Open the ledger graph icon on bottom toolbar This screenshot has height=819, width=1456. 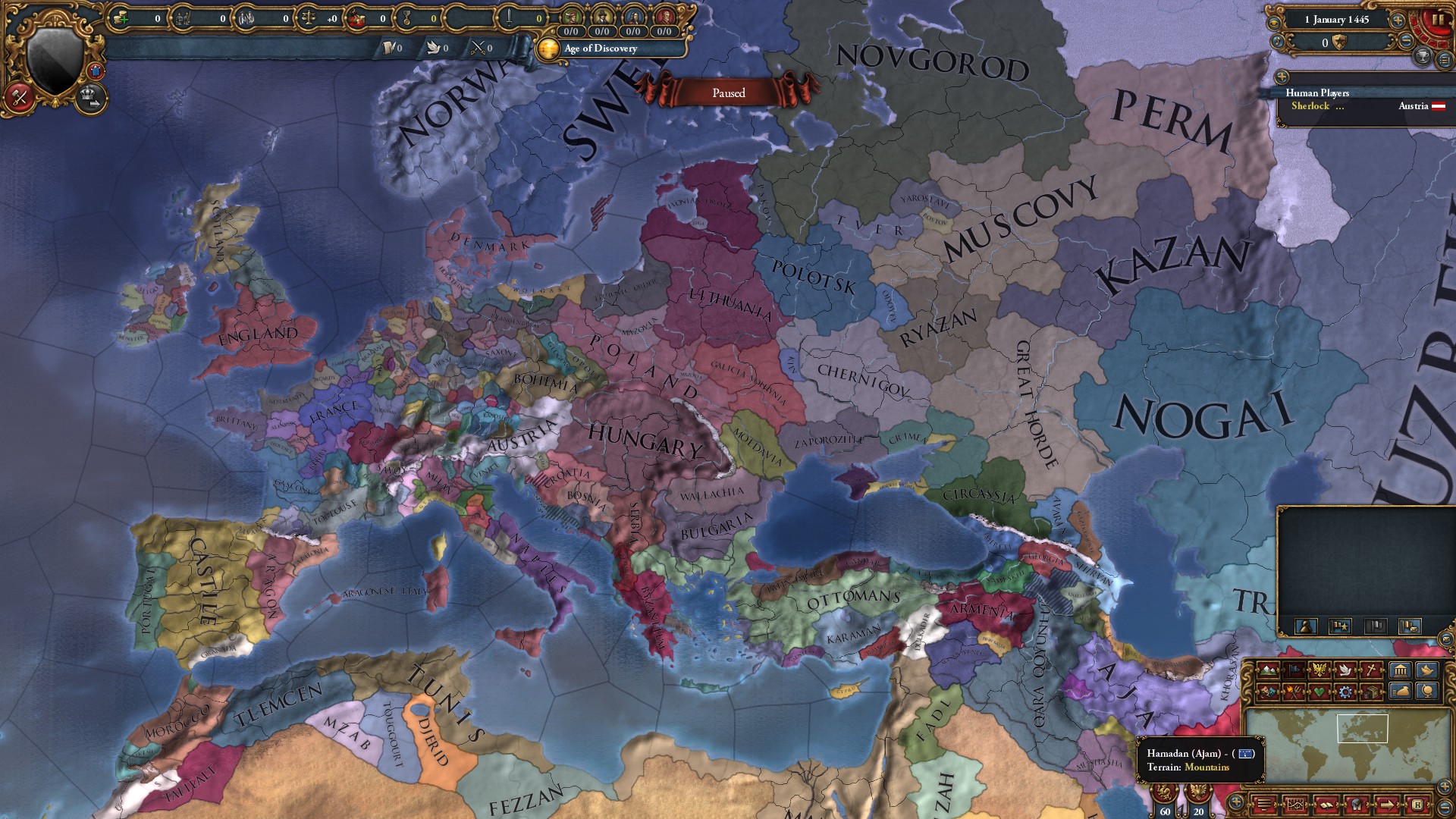point(1296,804)
